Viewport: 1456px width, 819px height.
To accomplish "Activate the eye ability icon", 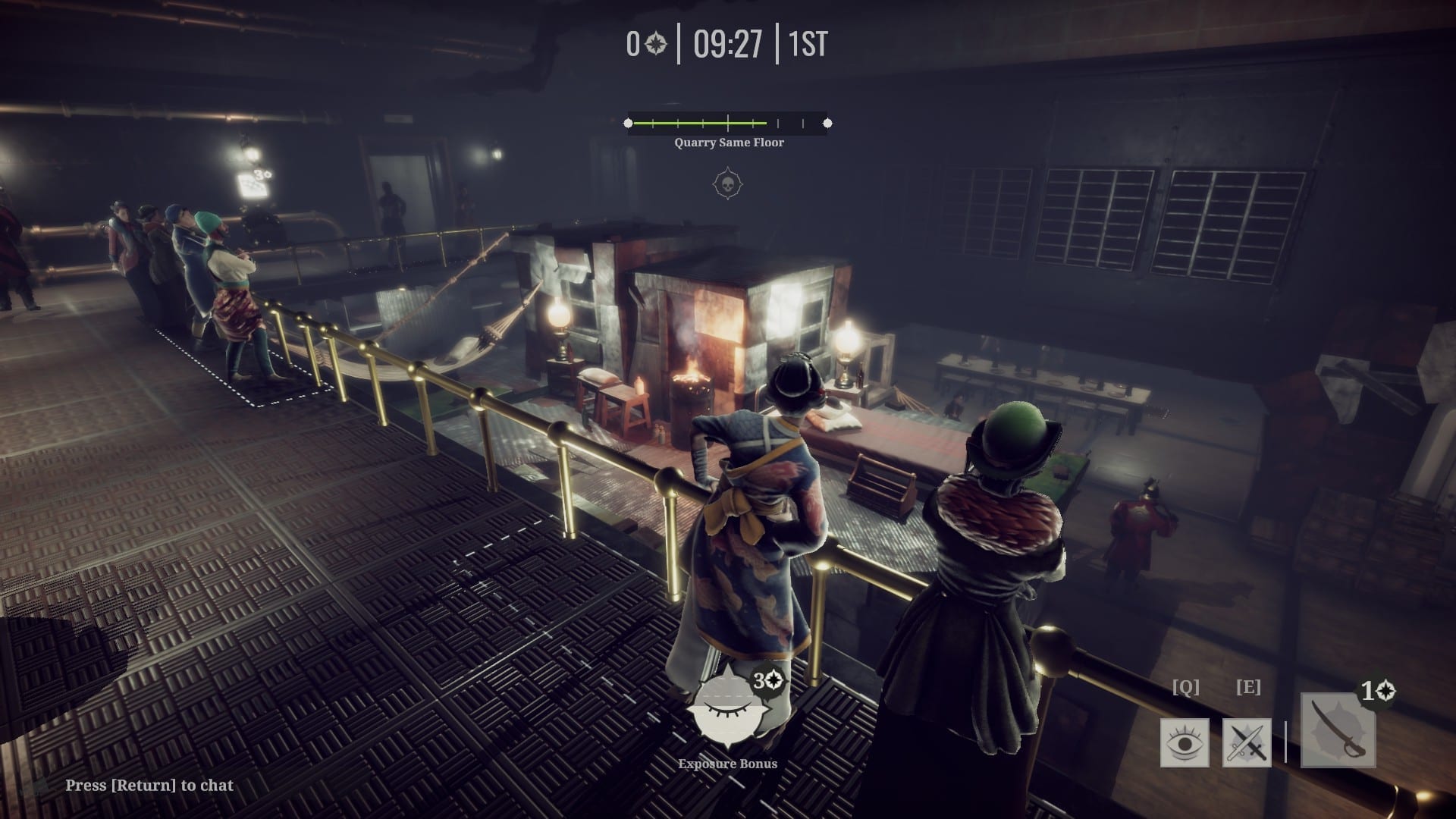I will (x=1184, y=742).
